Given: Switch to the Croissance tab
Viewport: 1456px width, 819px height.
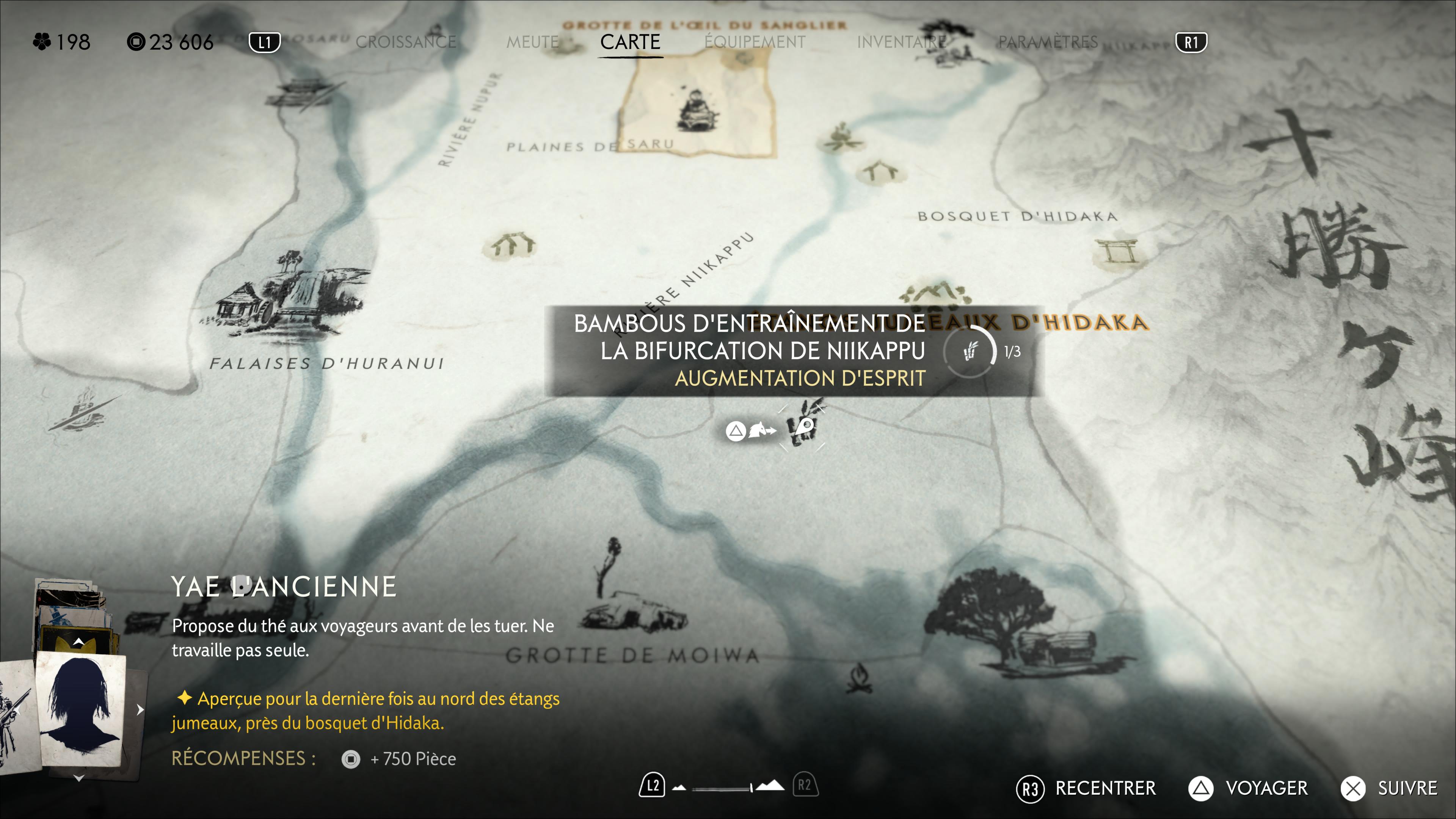Looking at the screenshot, I should tap(405, 42).
